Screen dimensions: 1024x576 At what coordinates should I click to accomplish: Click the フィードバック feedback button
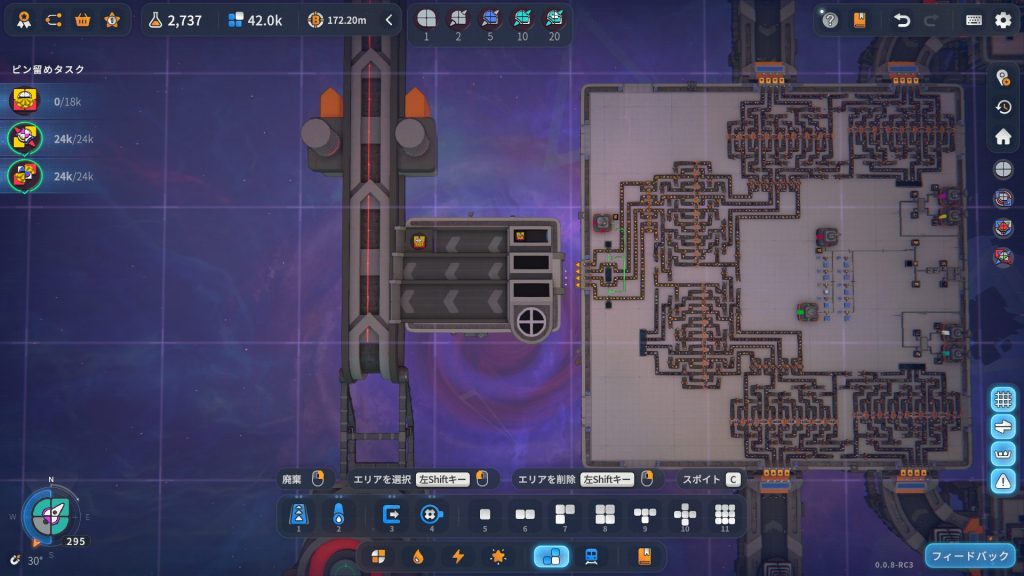click(x=971, y=555)
